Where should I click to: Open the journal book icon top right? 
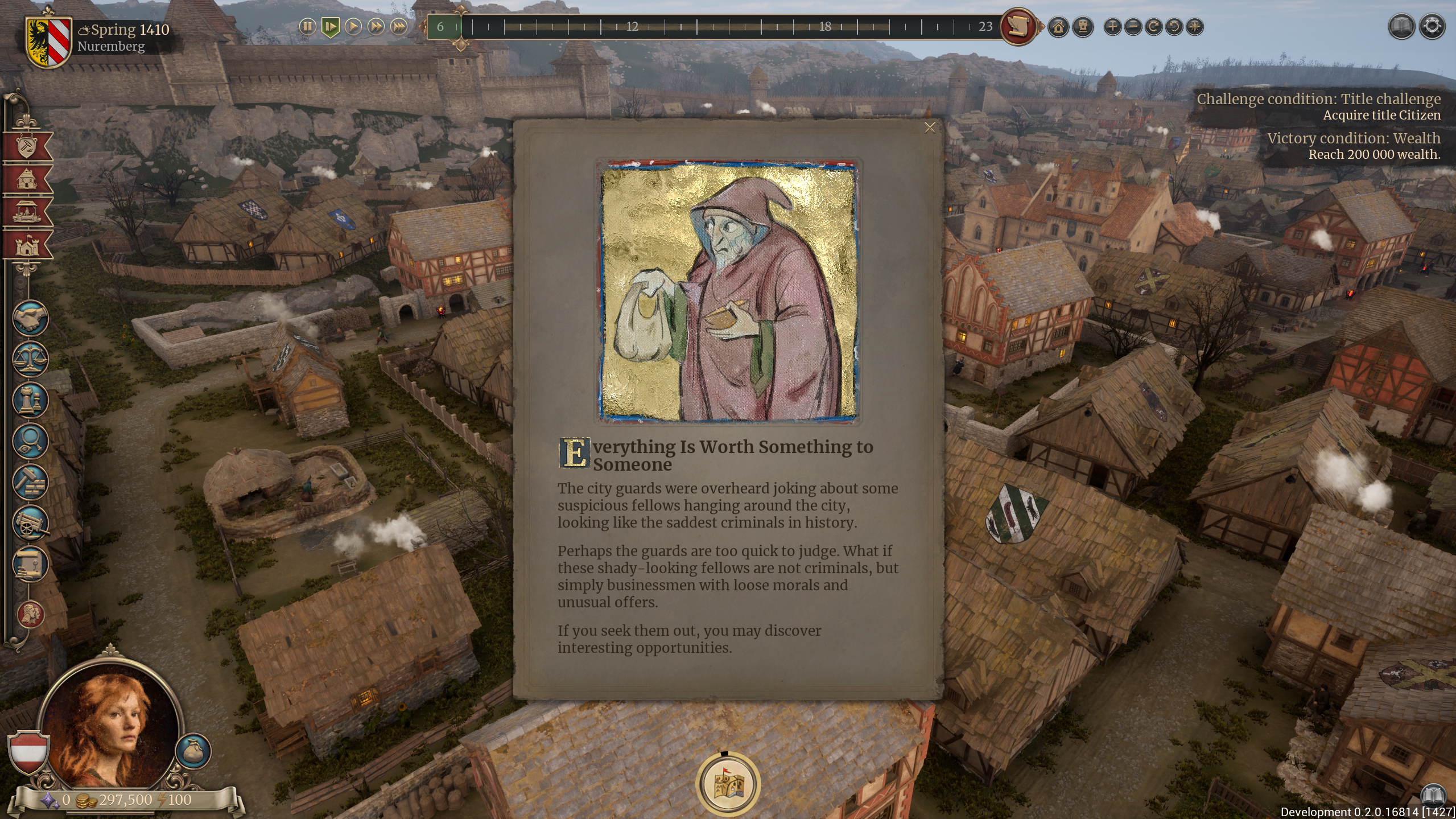click(1402, 26)
